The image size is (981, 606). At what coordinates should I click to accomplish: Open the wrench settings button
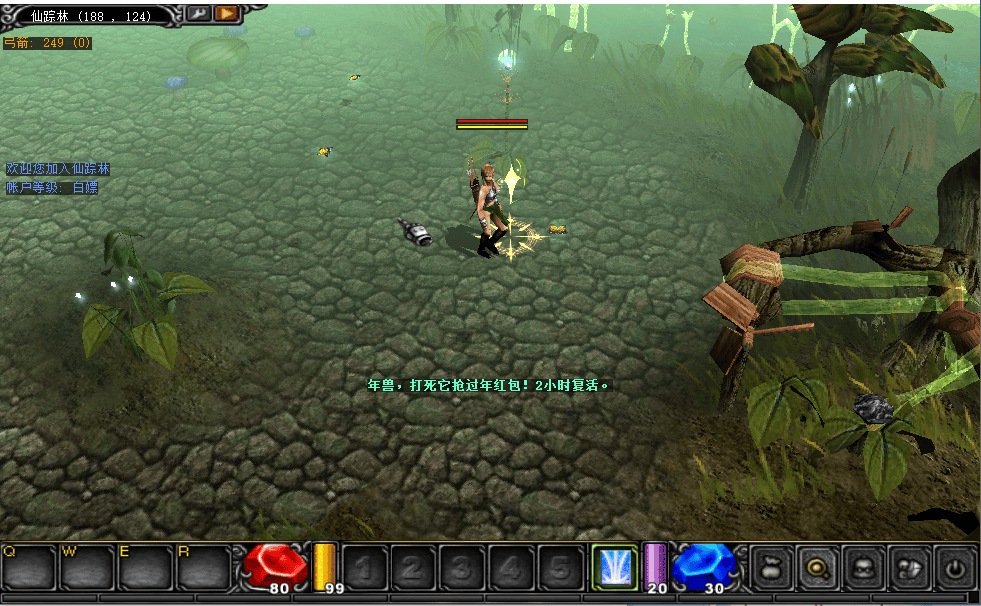[198, 13]
